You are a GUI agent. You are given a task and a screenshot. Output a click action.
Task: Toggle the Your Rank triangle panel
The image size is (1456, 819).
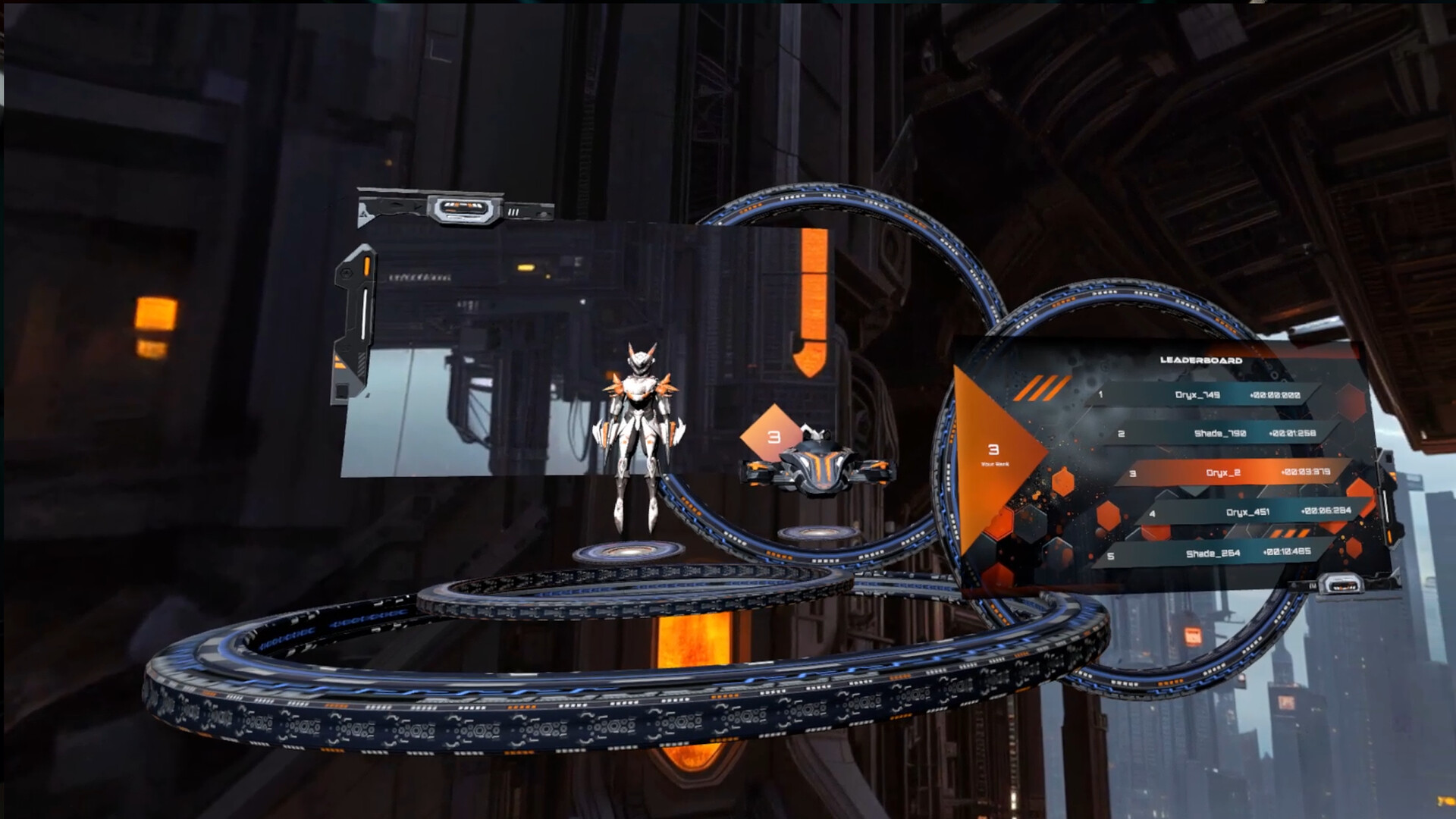click(x=994, y=452)
